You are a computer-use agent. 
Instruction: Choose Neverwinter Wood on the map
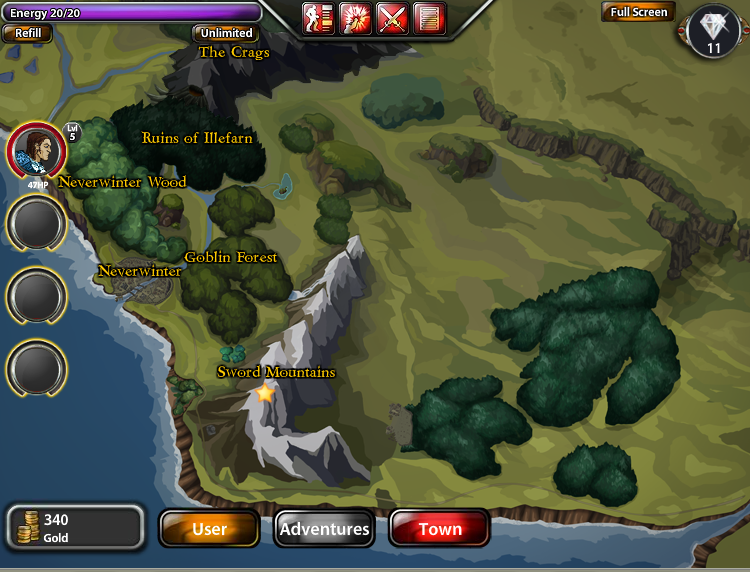[122, 182]
